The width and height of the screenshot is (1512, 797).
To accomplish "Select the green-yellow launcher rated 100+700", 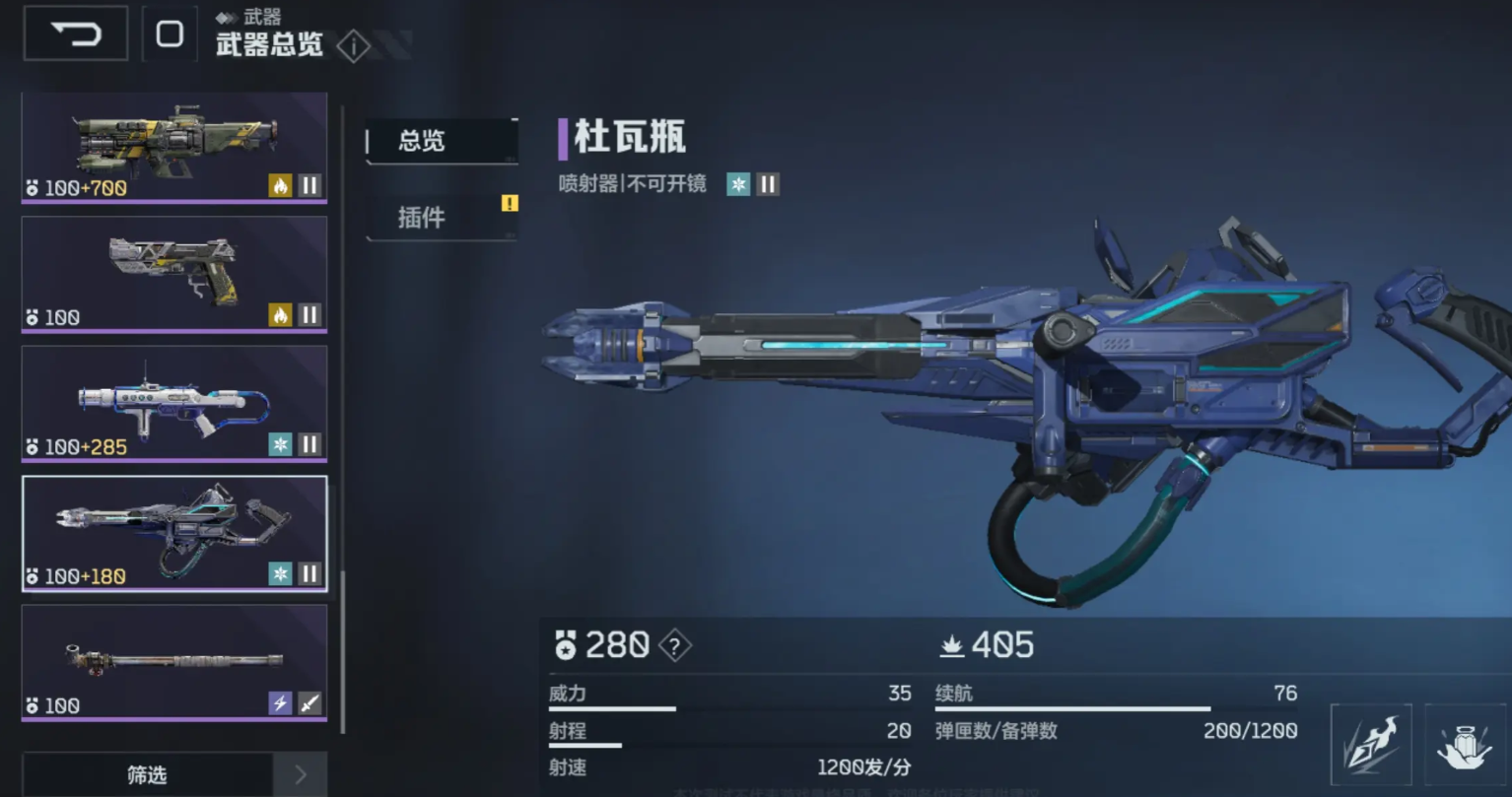I will pyautogui.click(x=174, y=148).
